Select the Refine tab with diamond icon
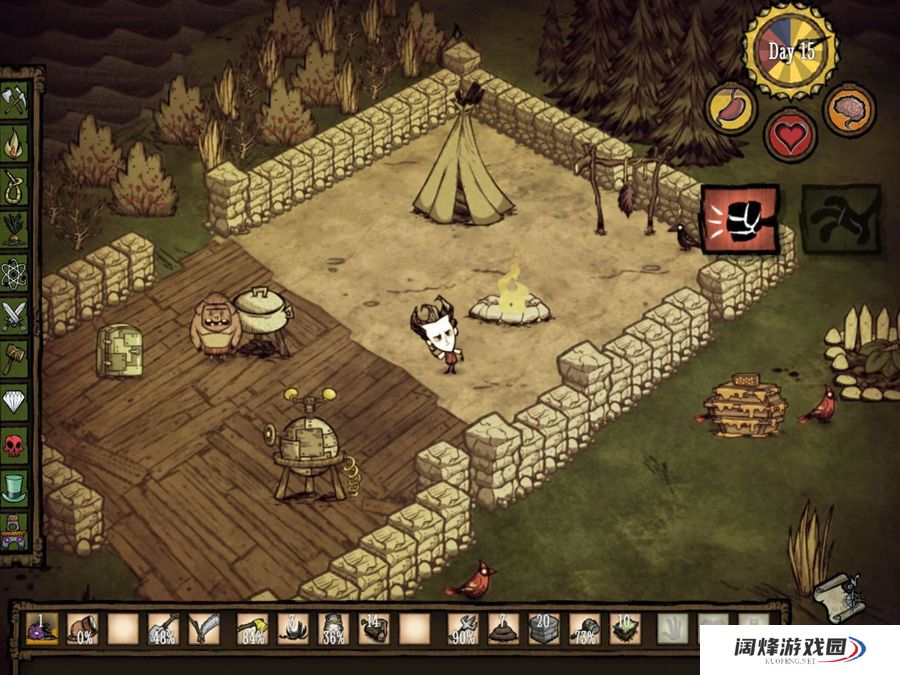This screenshot has height=675, width=900. coord(14,401)
